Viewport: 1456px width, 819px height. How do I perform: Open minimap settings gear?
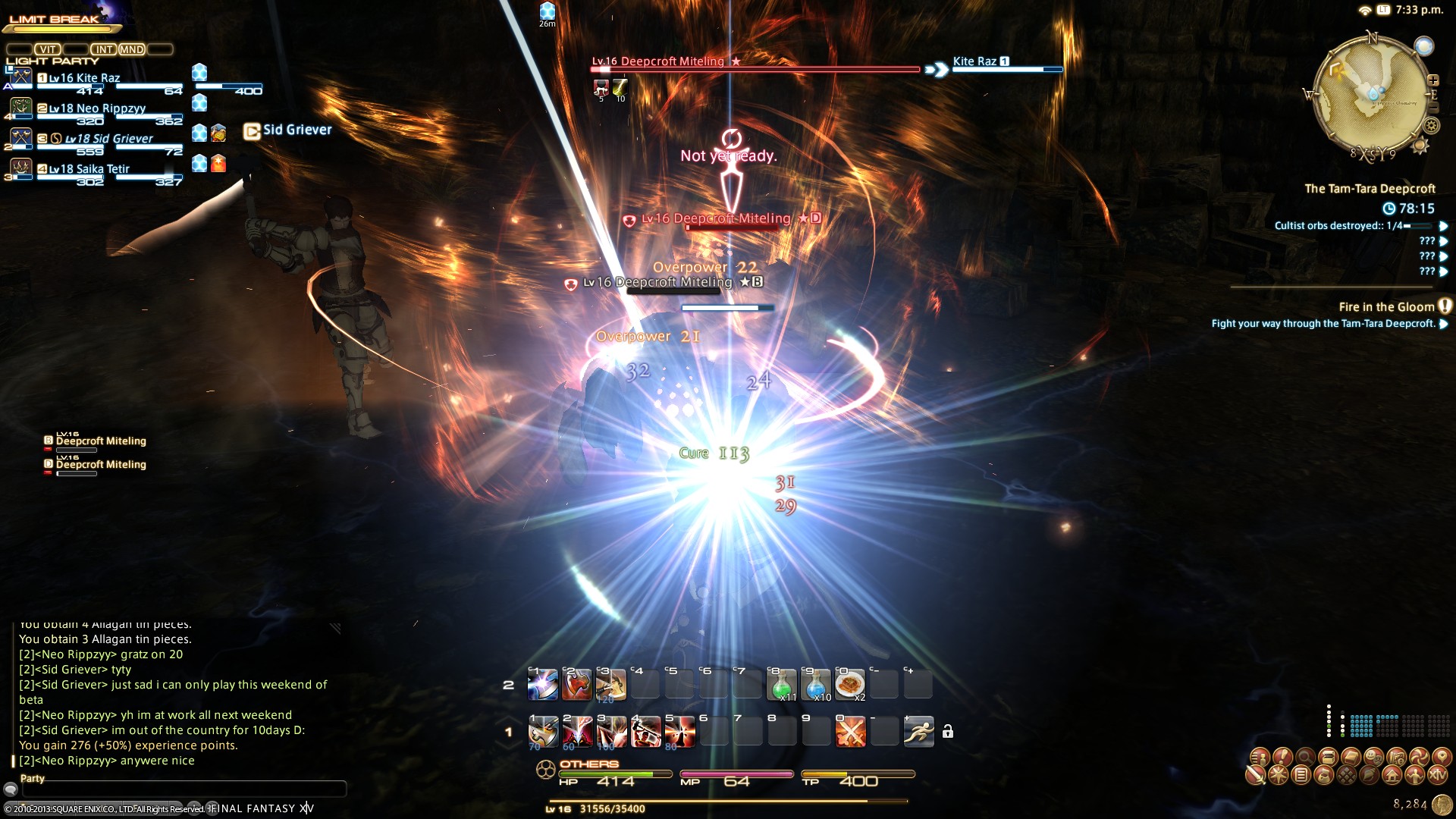tap(1431, 126)
